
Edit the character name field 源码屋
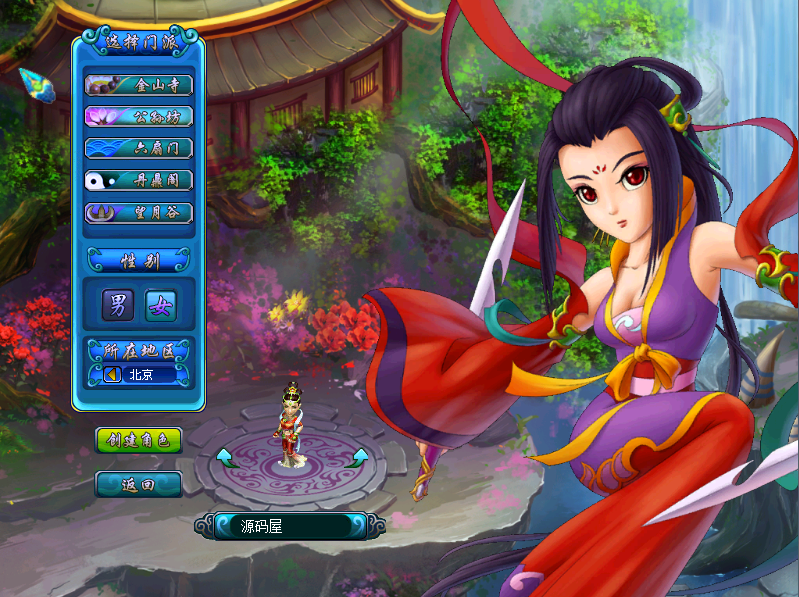[x=288, y=525]
